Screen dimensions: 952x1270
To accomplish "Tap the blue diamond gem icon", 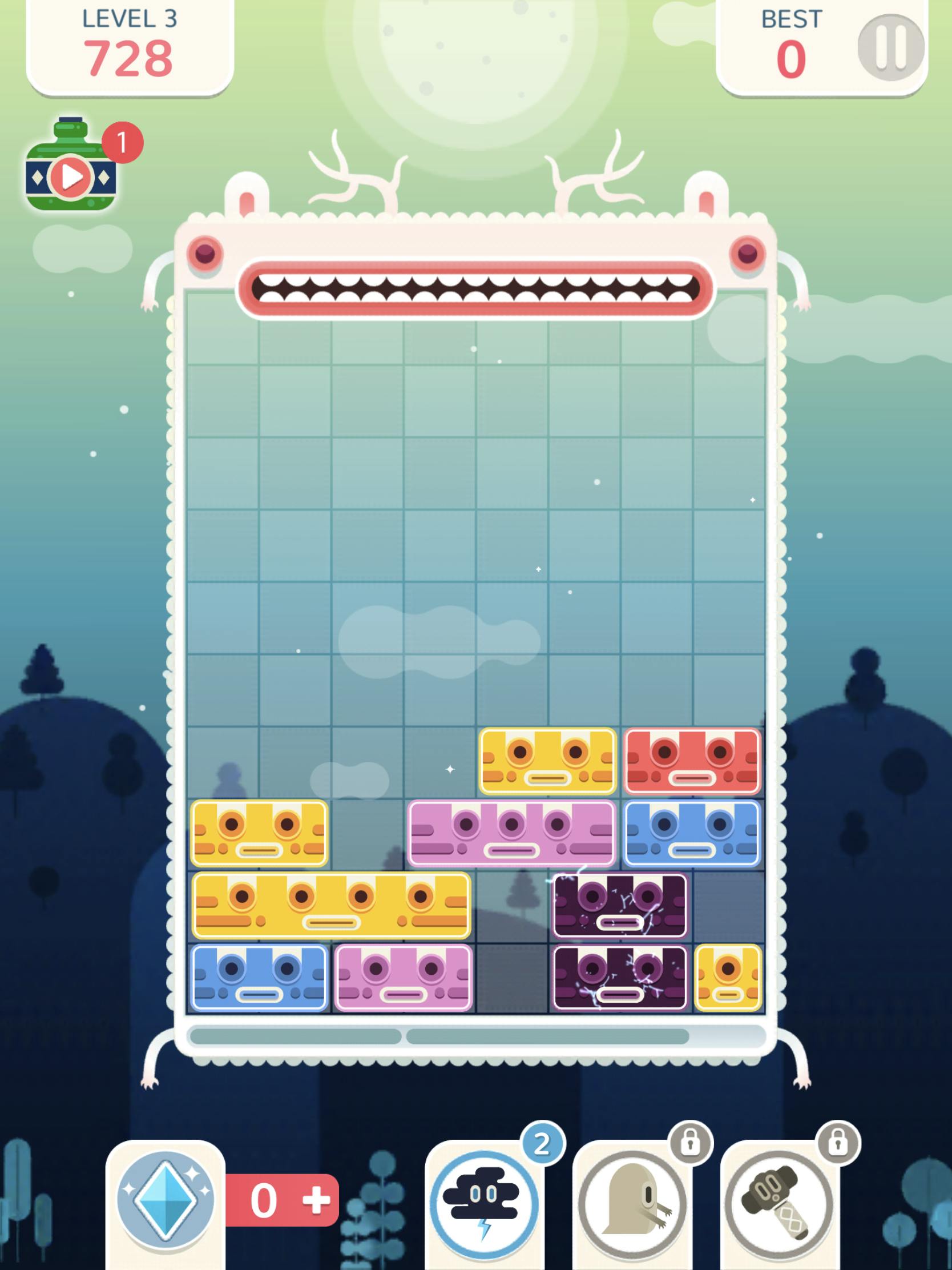I will tap(164, 1197).
